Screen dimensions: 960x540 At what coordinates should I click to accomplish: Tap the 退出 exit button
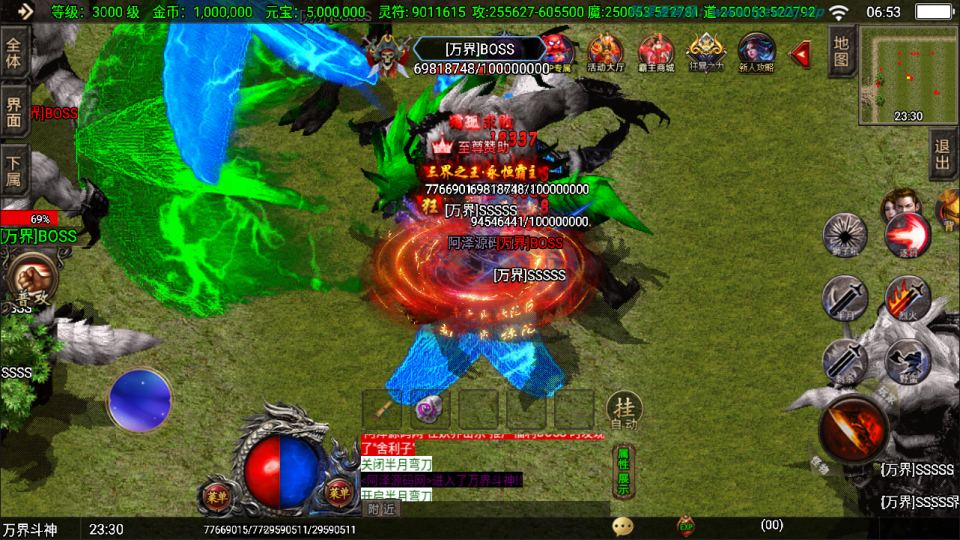pos(943,155)
